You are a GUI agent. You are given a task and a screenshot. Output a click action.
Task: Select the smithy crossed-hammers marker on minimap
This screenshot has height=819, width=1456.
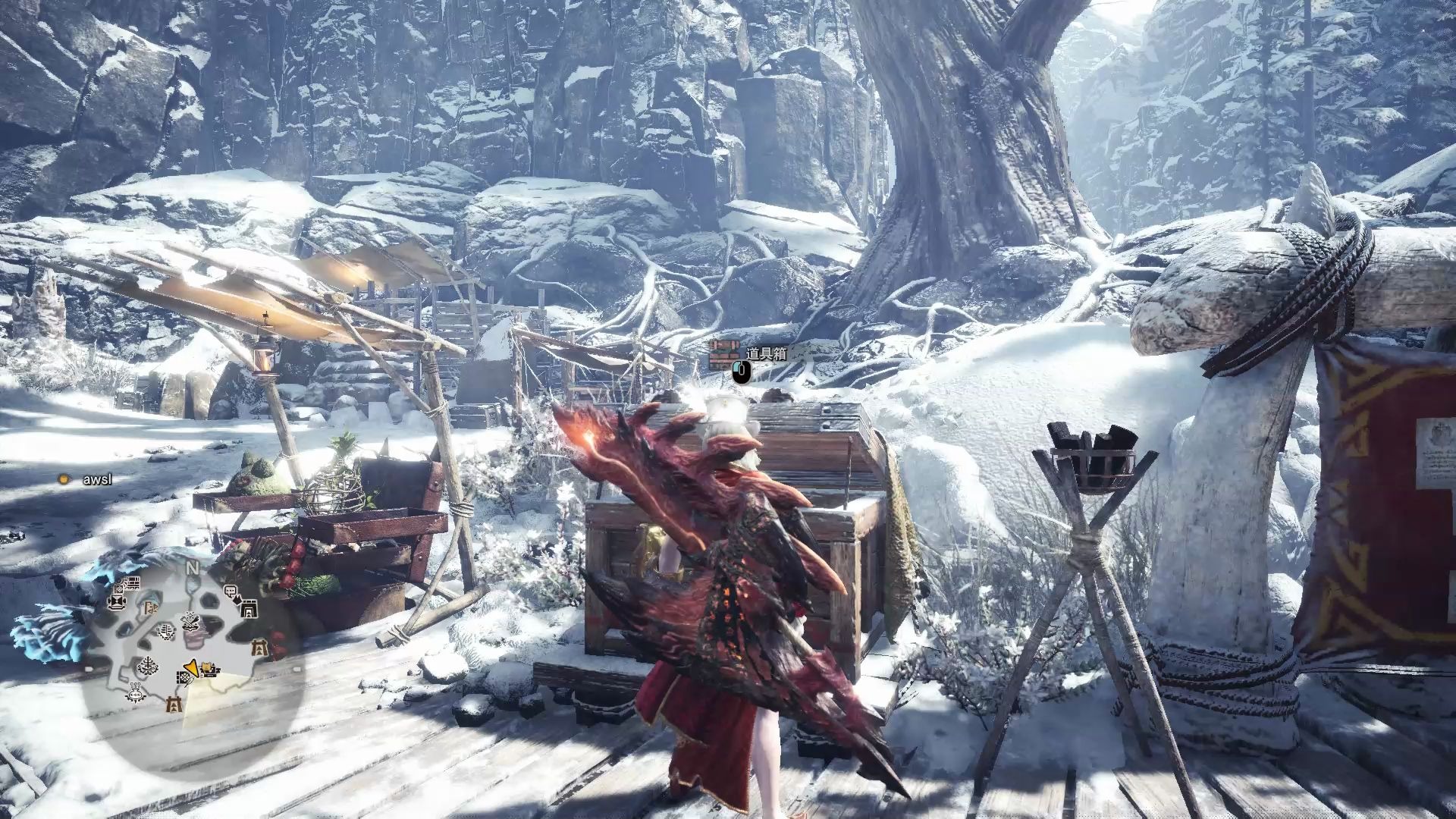point(190,620)
